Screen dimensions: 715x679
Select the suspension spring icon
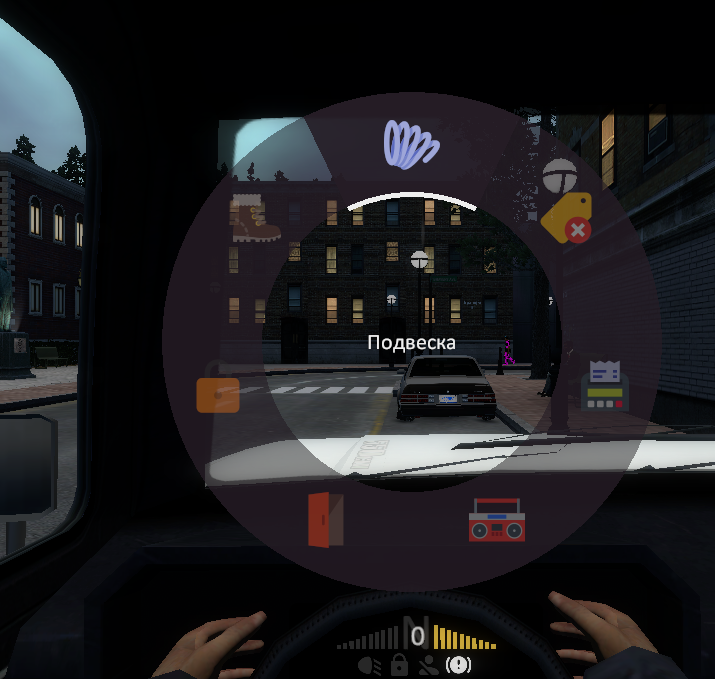point(411,143)
